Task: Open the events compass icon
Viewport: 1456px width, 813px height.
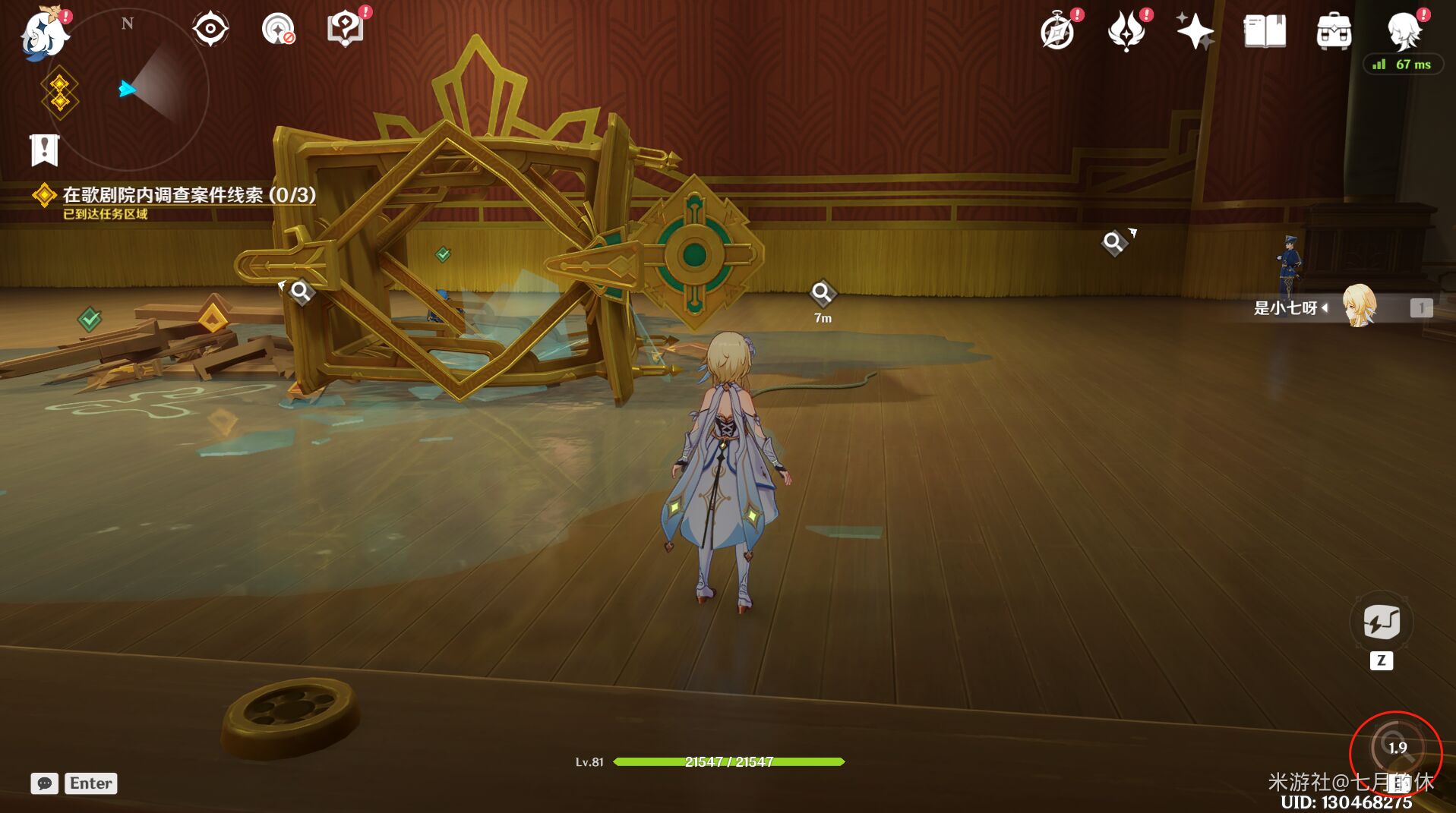Action: (1057, 32)
